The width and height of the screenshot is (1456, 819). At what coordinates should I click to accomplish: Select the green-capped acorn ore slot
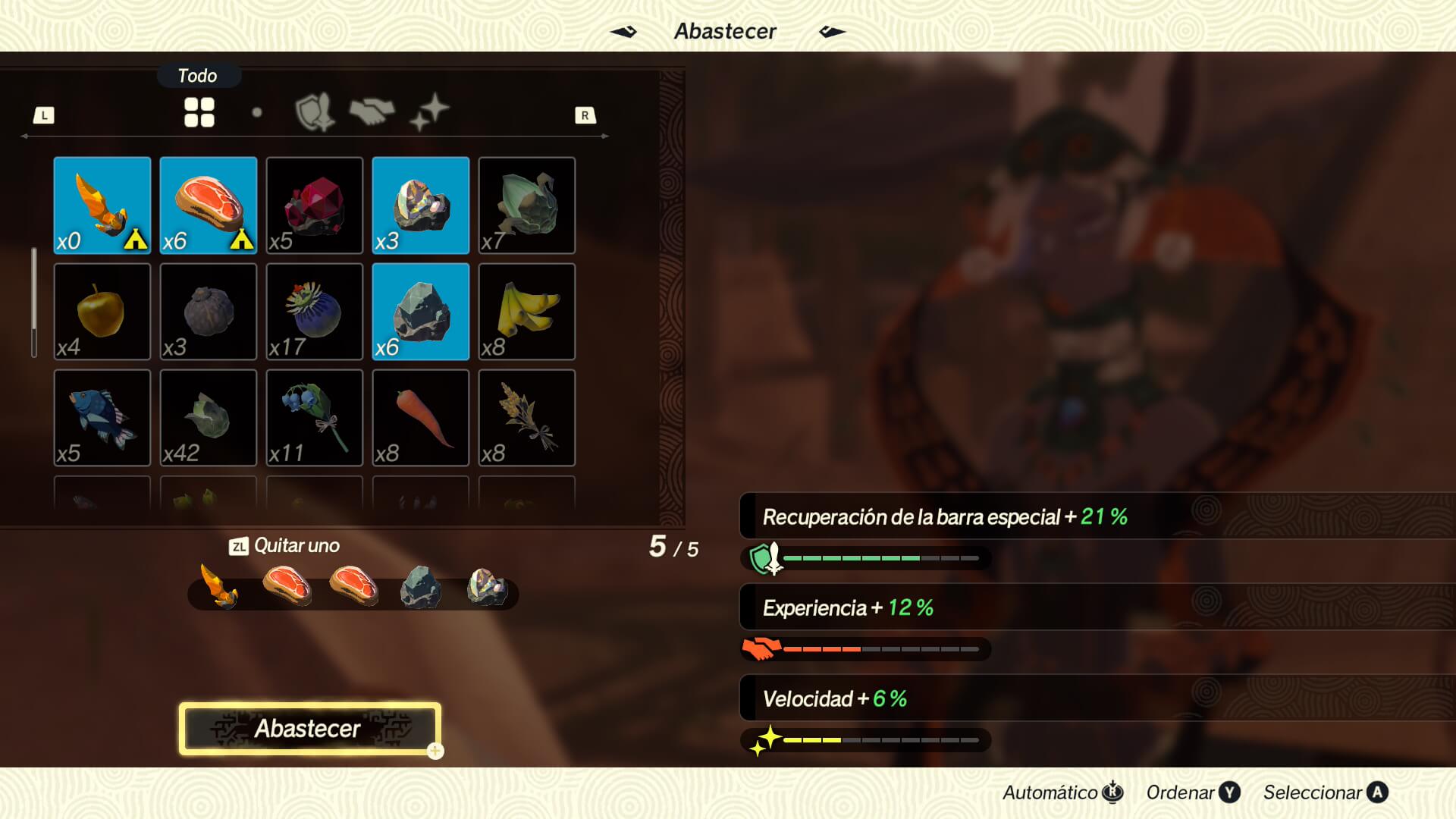[x=527, y=206]
